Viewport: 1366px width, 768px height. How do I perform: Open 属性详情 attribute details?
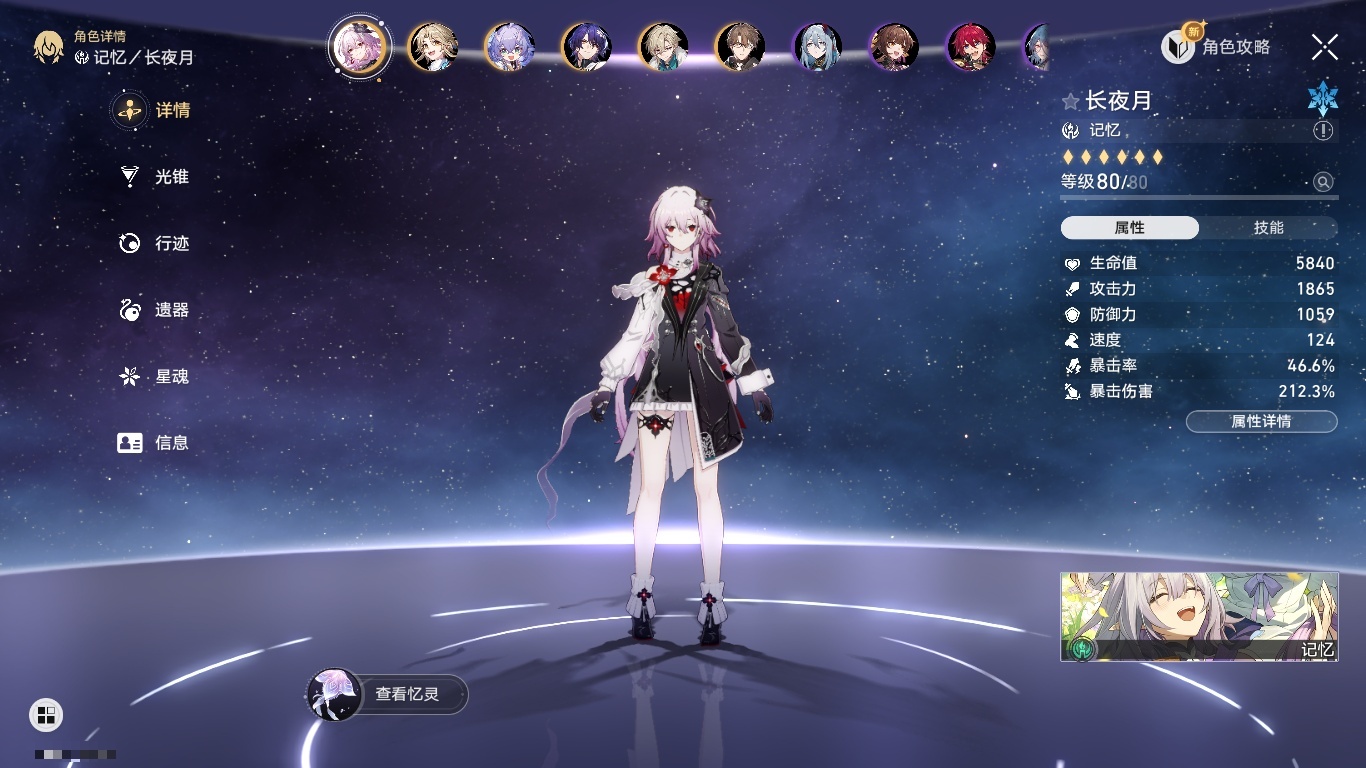1261,421
